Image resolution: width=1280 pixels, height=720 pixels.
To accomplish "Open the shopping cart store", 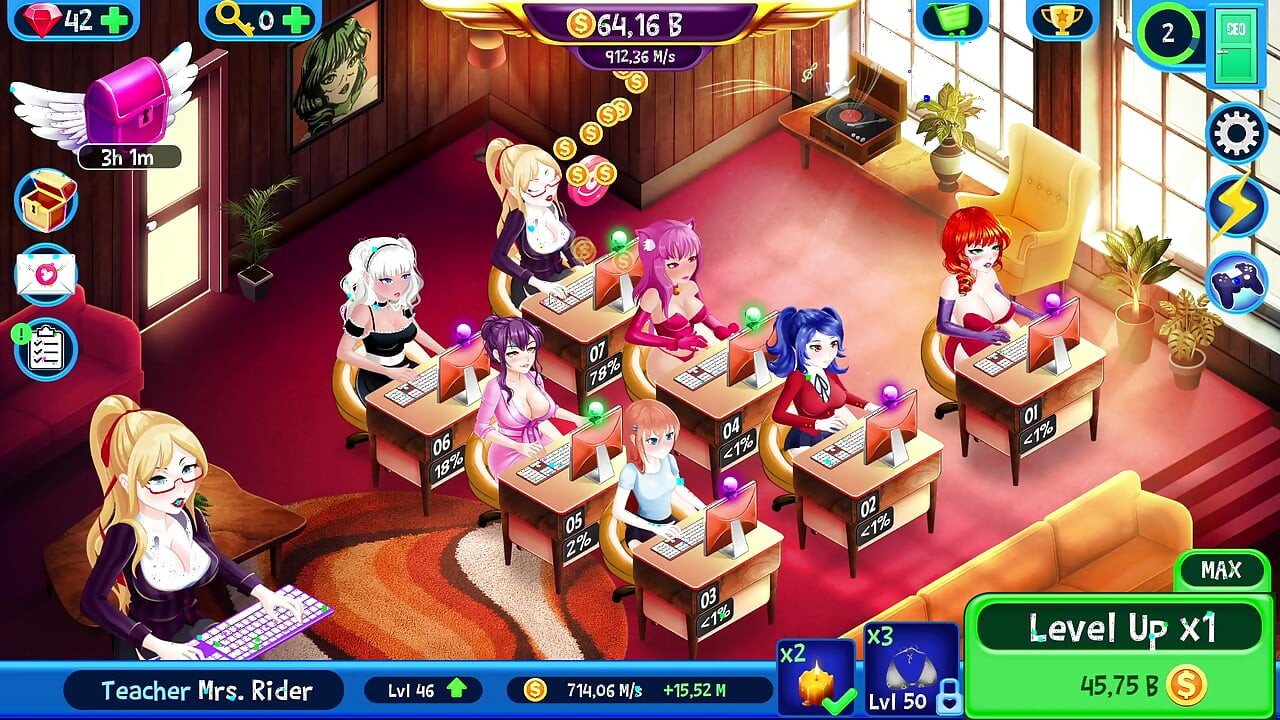I will [x=951, y=18].
